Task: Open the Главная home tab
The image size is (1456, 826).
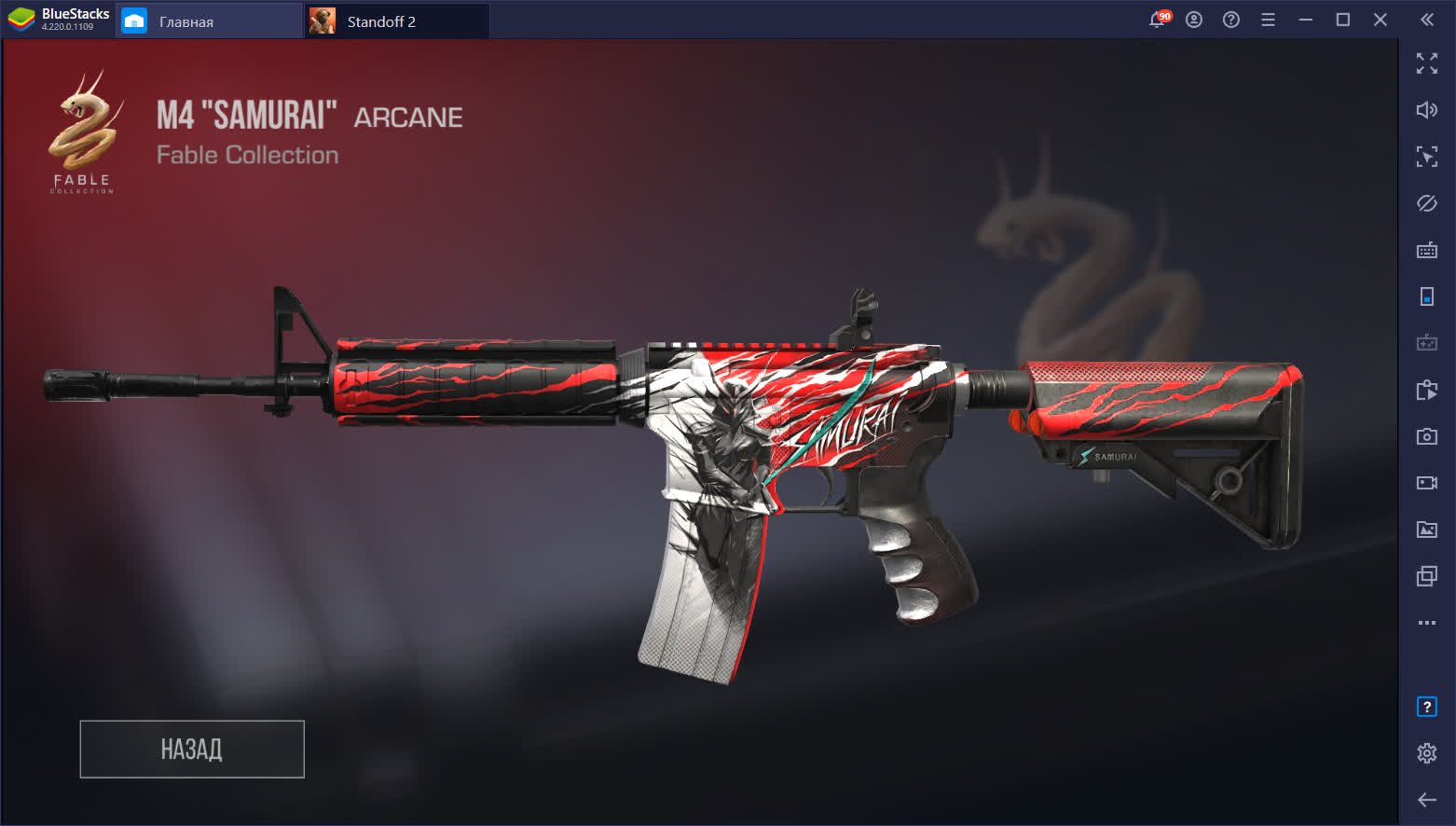Action: coord(210,21)
